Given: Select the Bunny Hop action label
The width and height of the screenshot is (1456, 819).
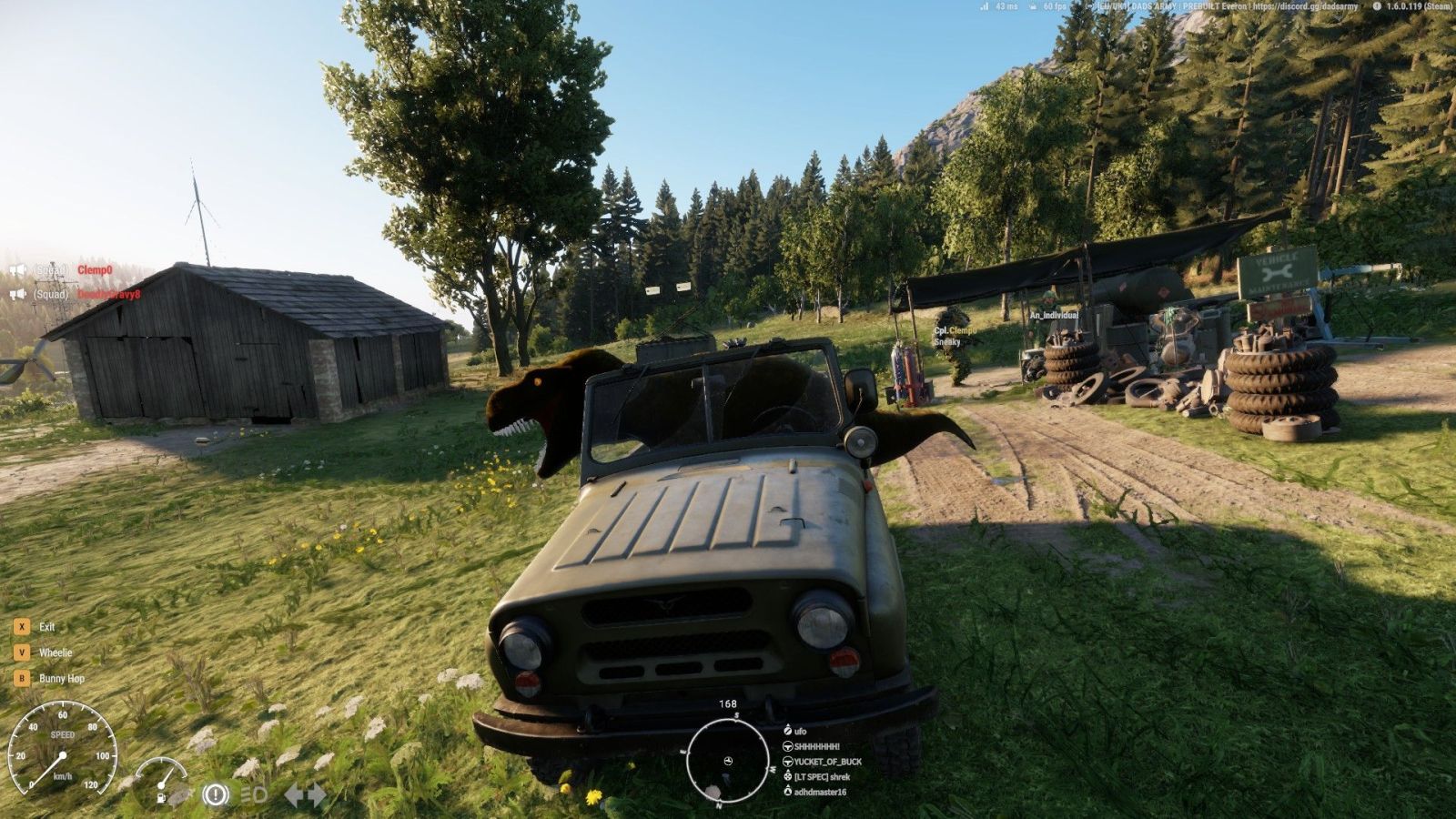Looking at the screenshot, I should click(x=62, y=679).
